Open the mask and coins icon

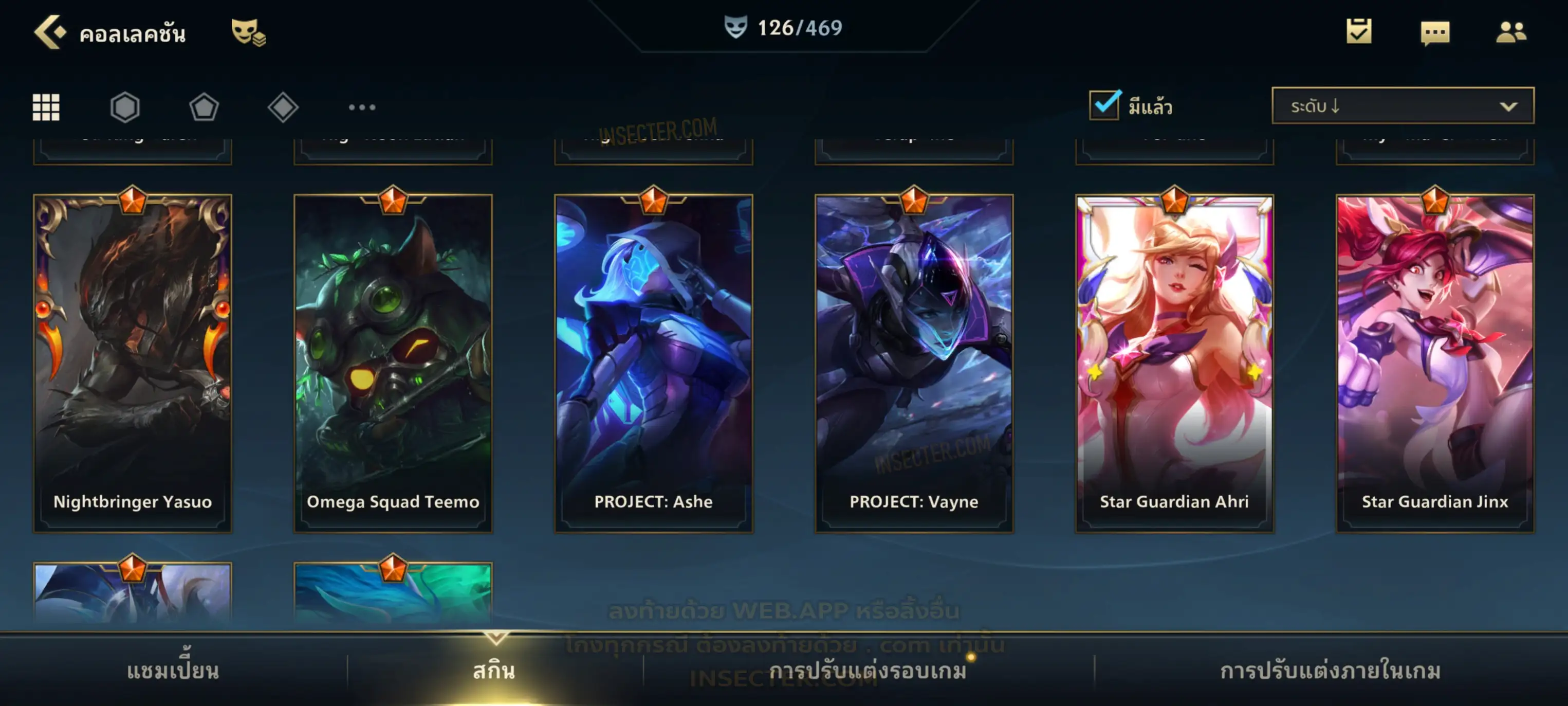point(248,32)
